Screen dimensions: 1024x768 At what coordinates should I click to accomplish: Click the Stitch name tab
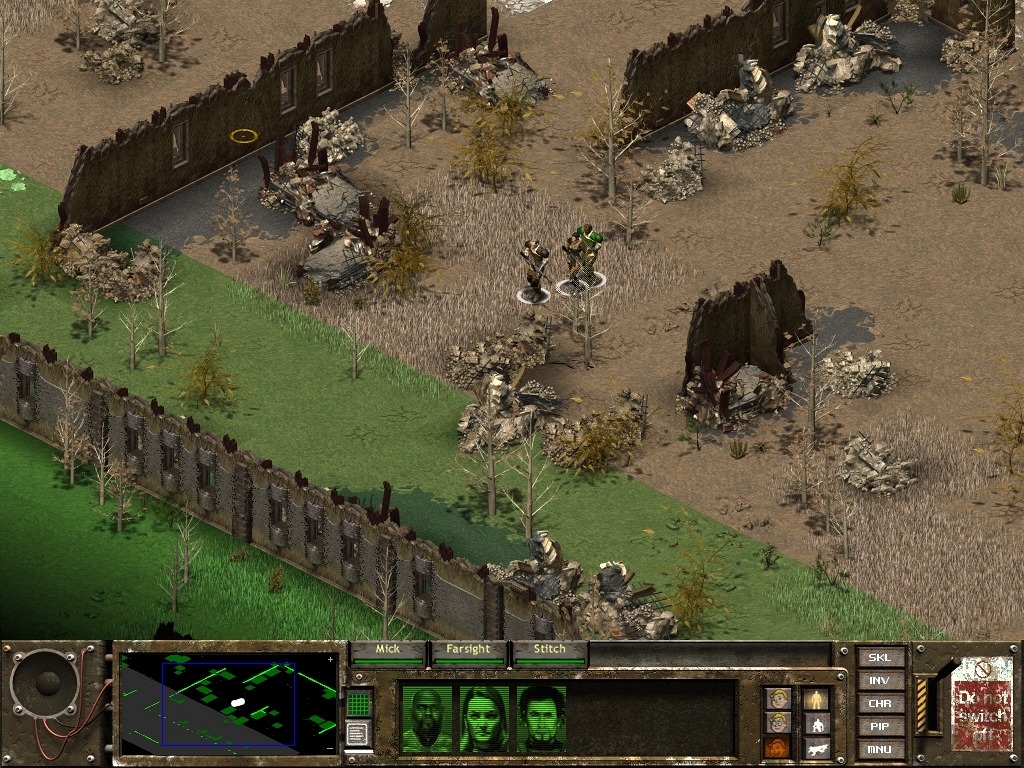tap(549, 650)
